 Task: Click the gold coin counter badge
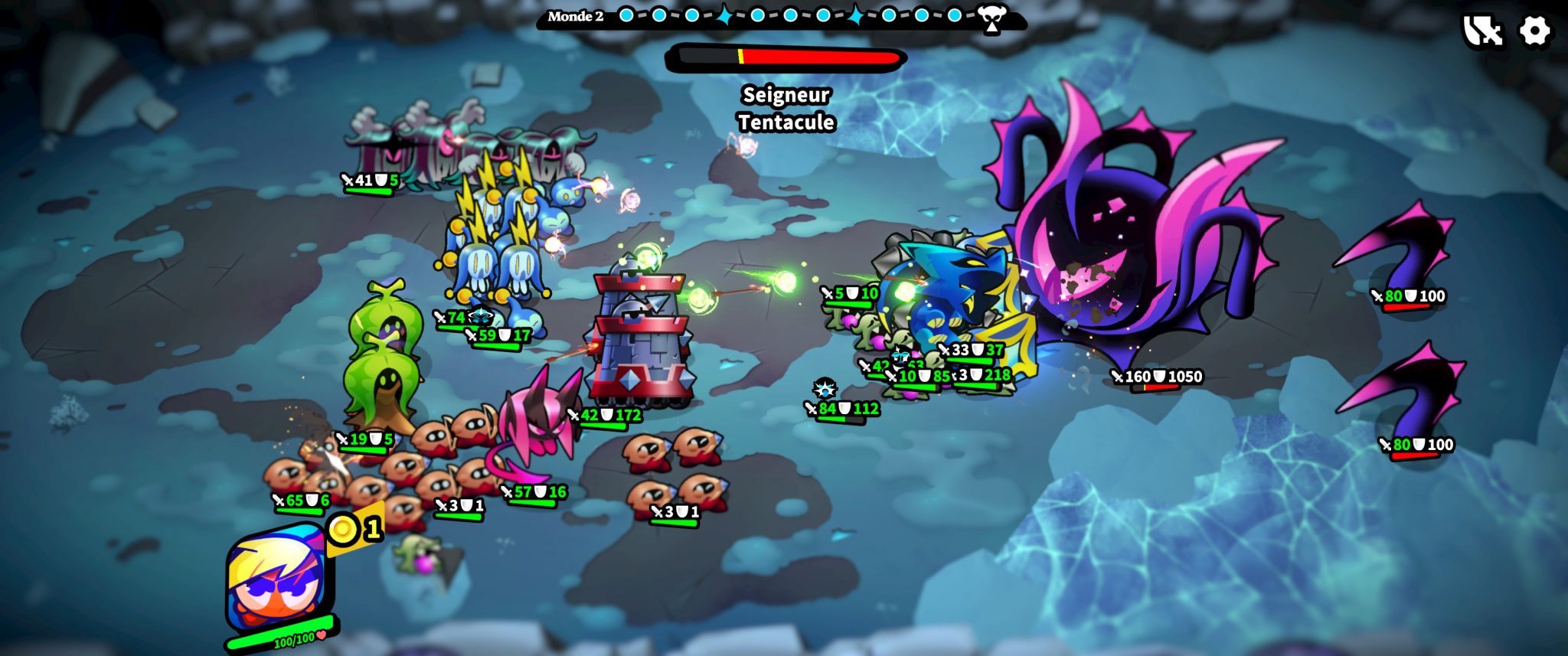[355, 528]
